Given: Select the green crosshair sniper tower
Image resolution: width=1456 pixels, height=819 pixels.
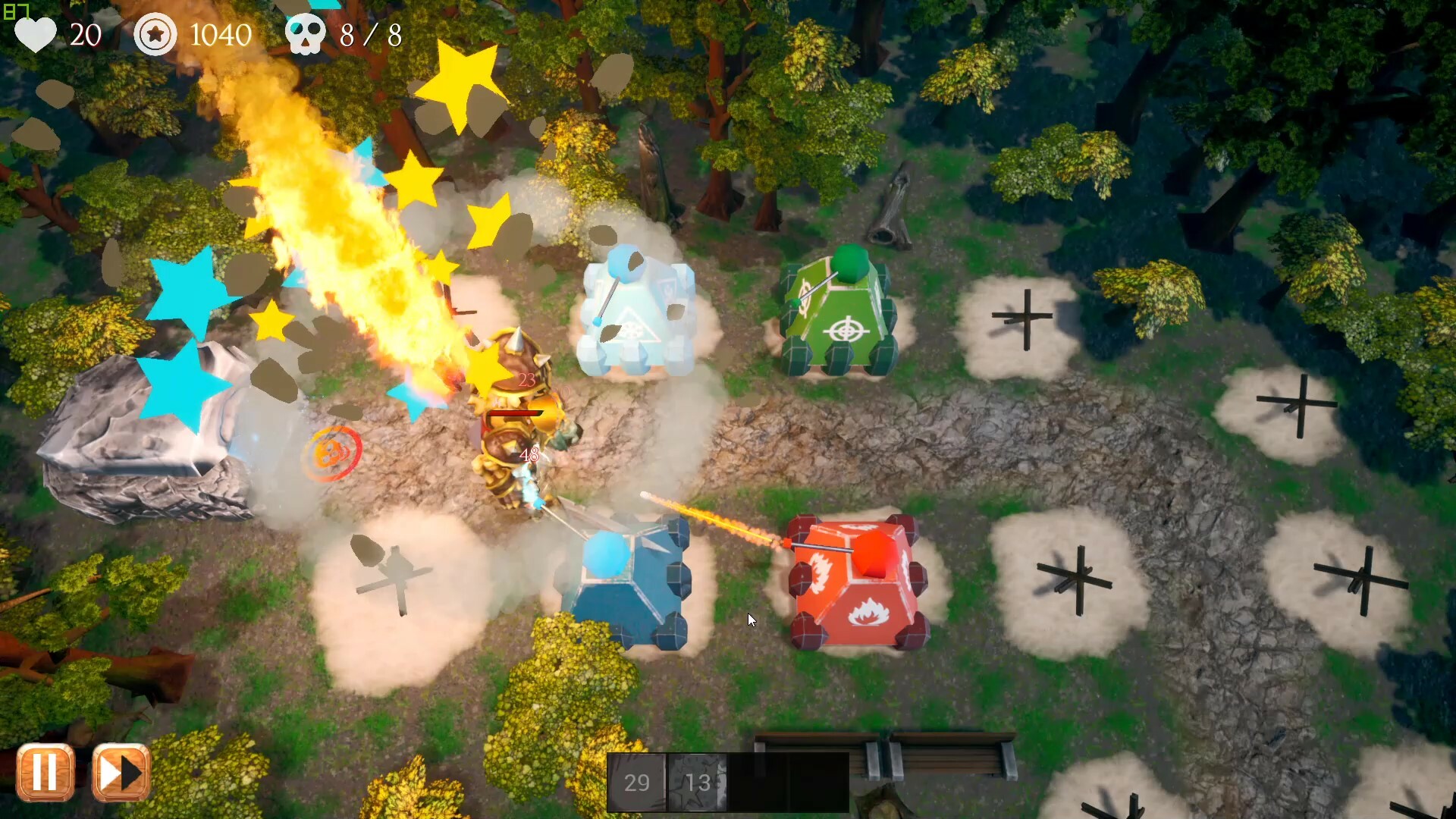Looking at the screenshot, I should pyautogui.click(x=839, y=312).
